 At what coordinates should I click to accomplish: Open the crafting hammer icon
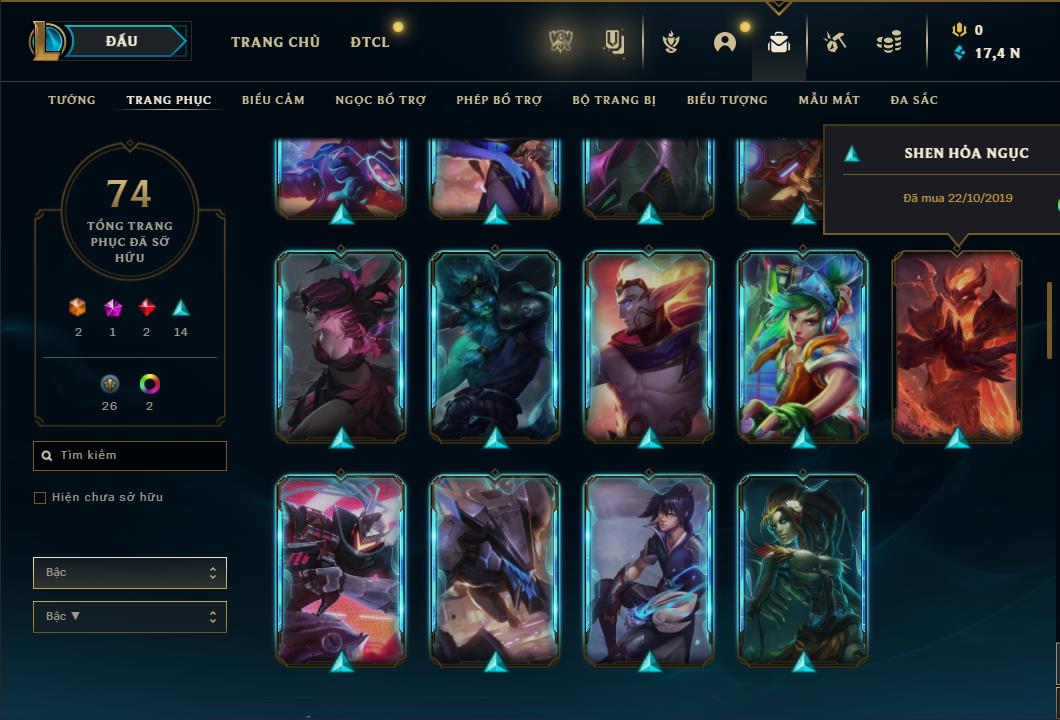(835, 42)
